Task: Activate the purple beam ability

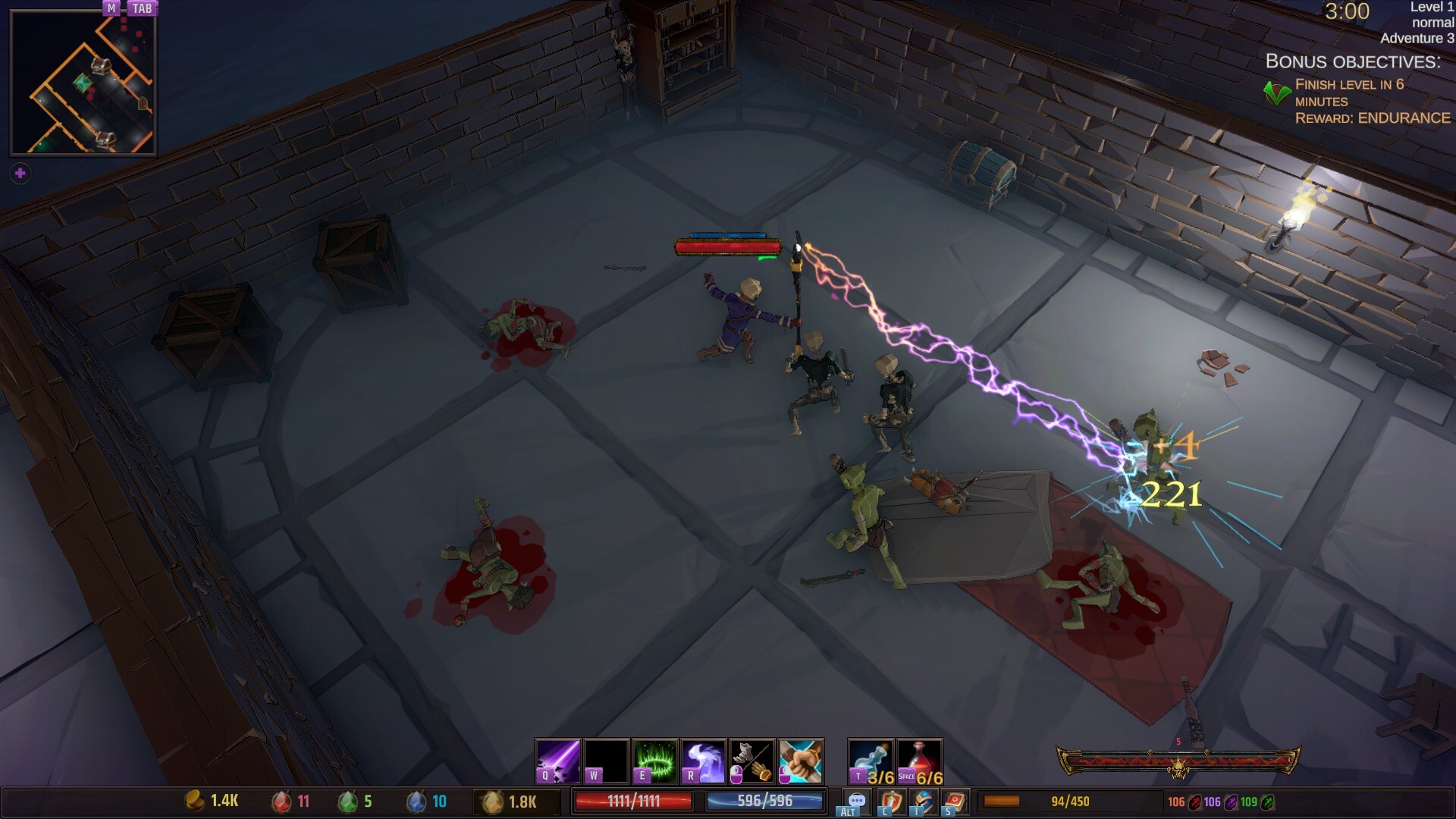Action: point(558,761)
